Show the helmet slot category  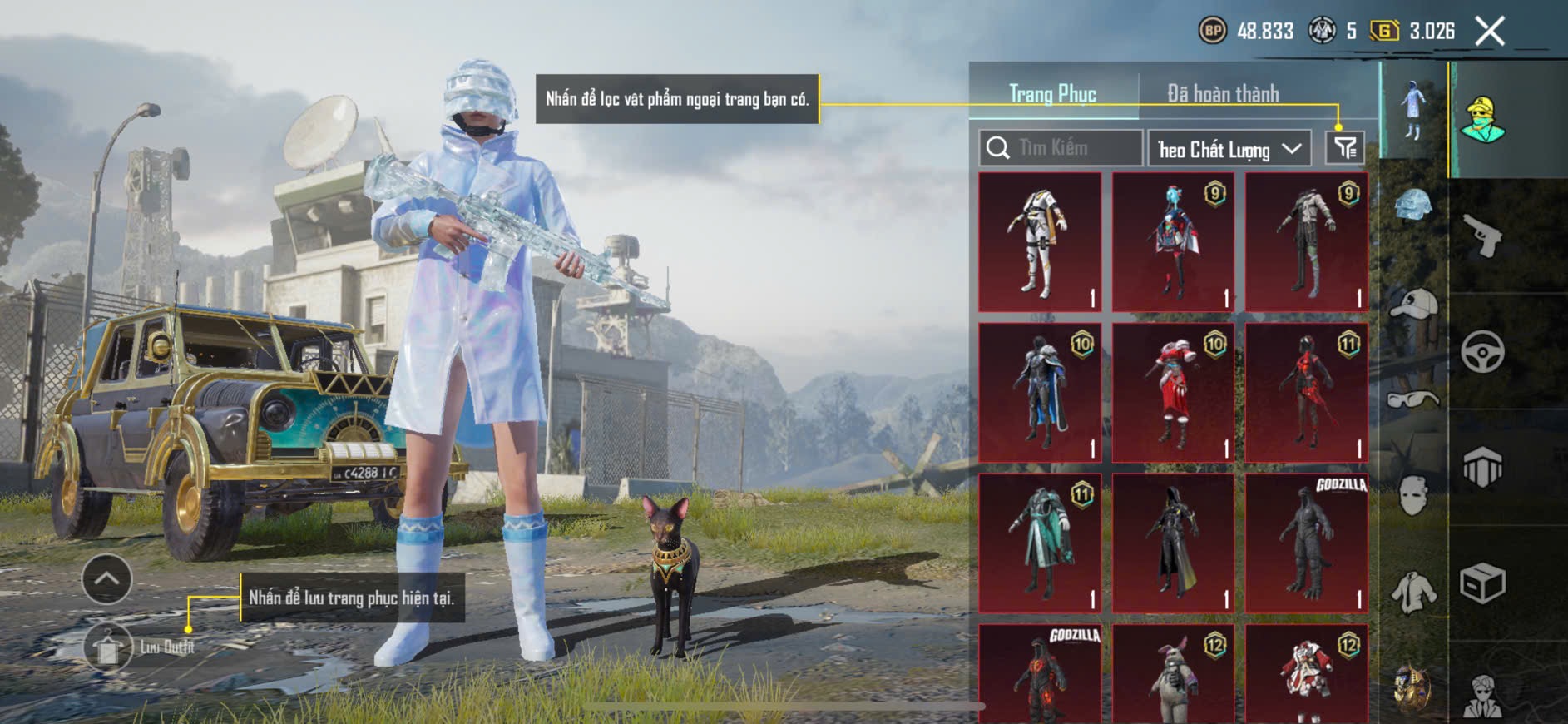(x=1412, y=205)
